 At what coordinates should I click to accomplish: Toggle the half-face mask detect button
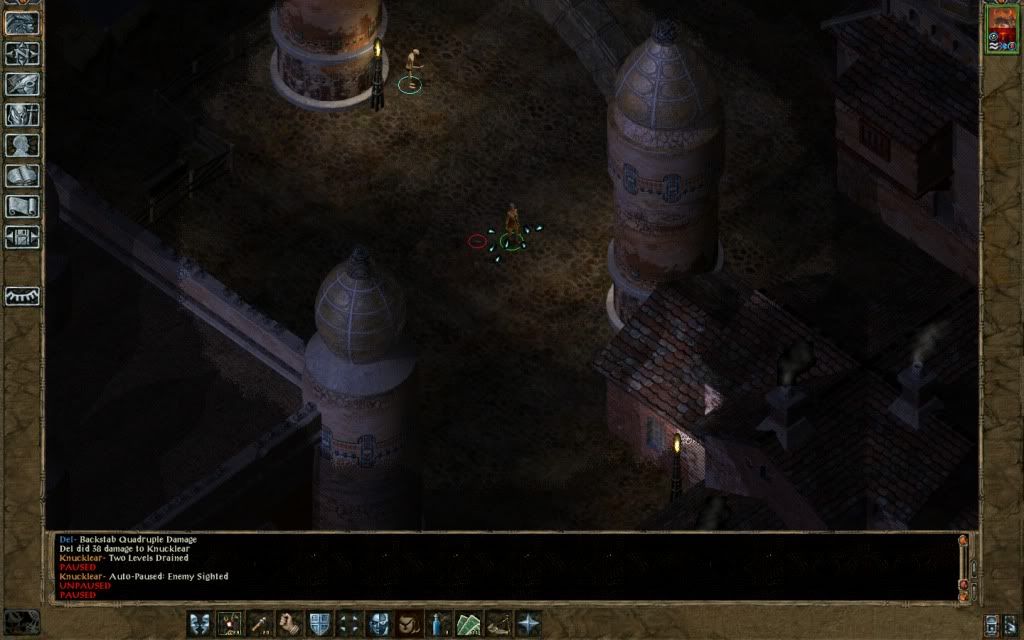click(x=379, y=624)
